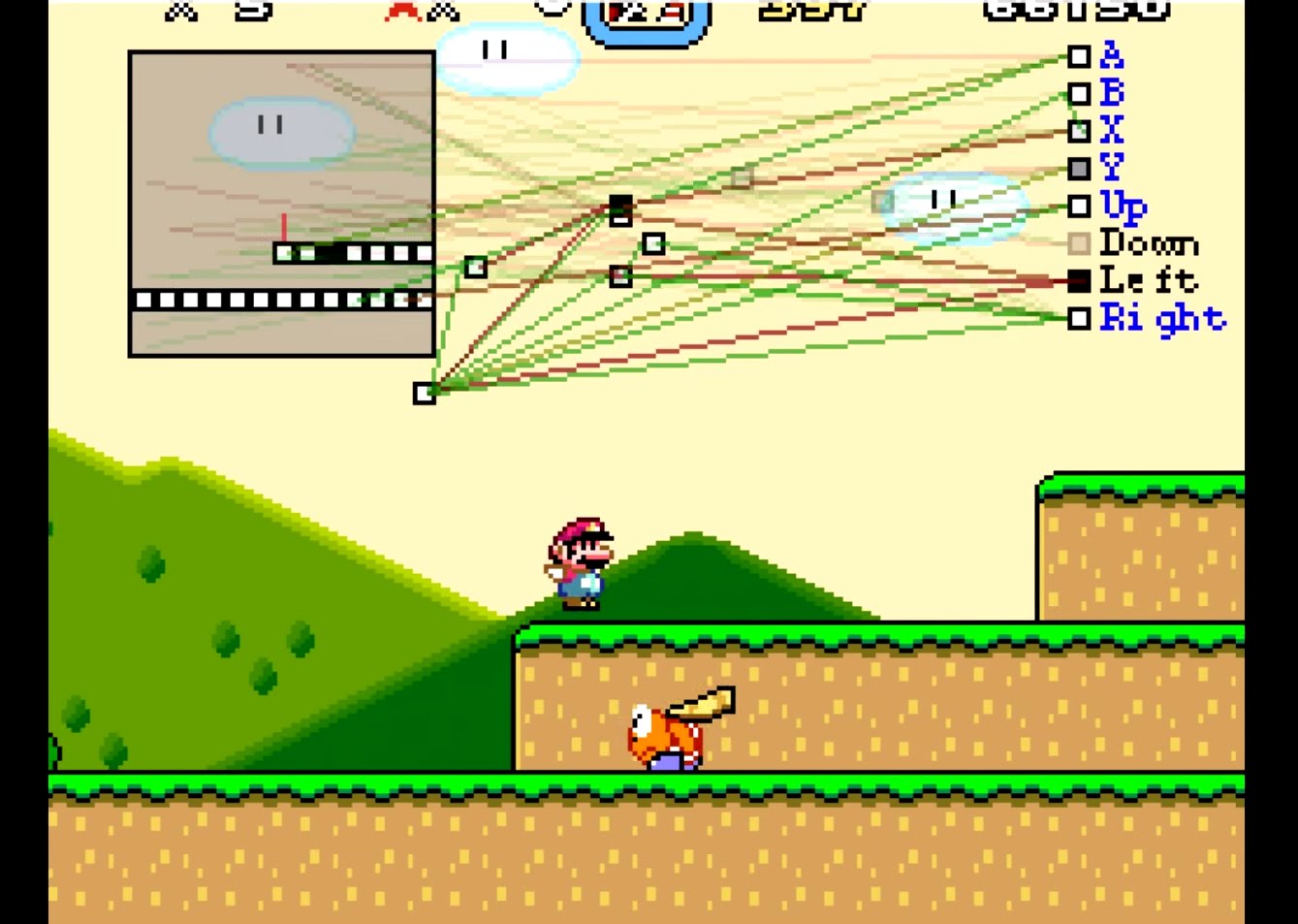Image resolution: width=1298 pixels, height=924 pixels.
Task: Click the bubble cloud sprite near the Up output
Action: click(x=945, y=204)
